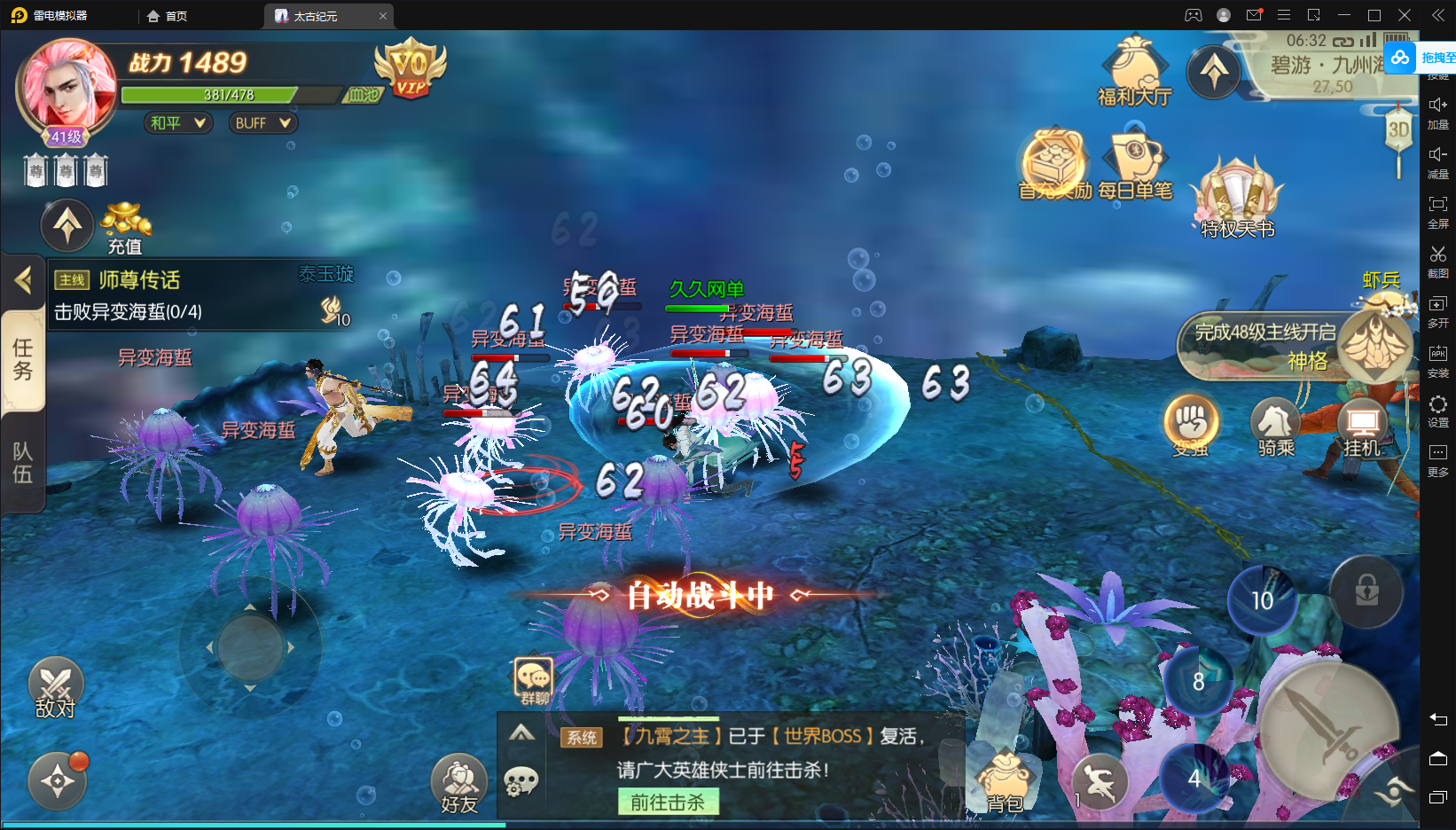Open the 每日单笔 daily offer
The height and width of the screenshot is (830, 1456).
1135,165
